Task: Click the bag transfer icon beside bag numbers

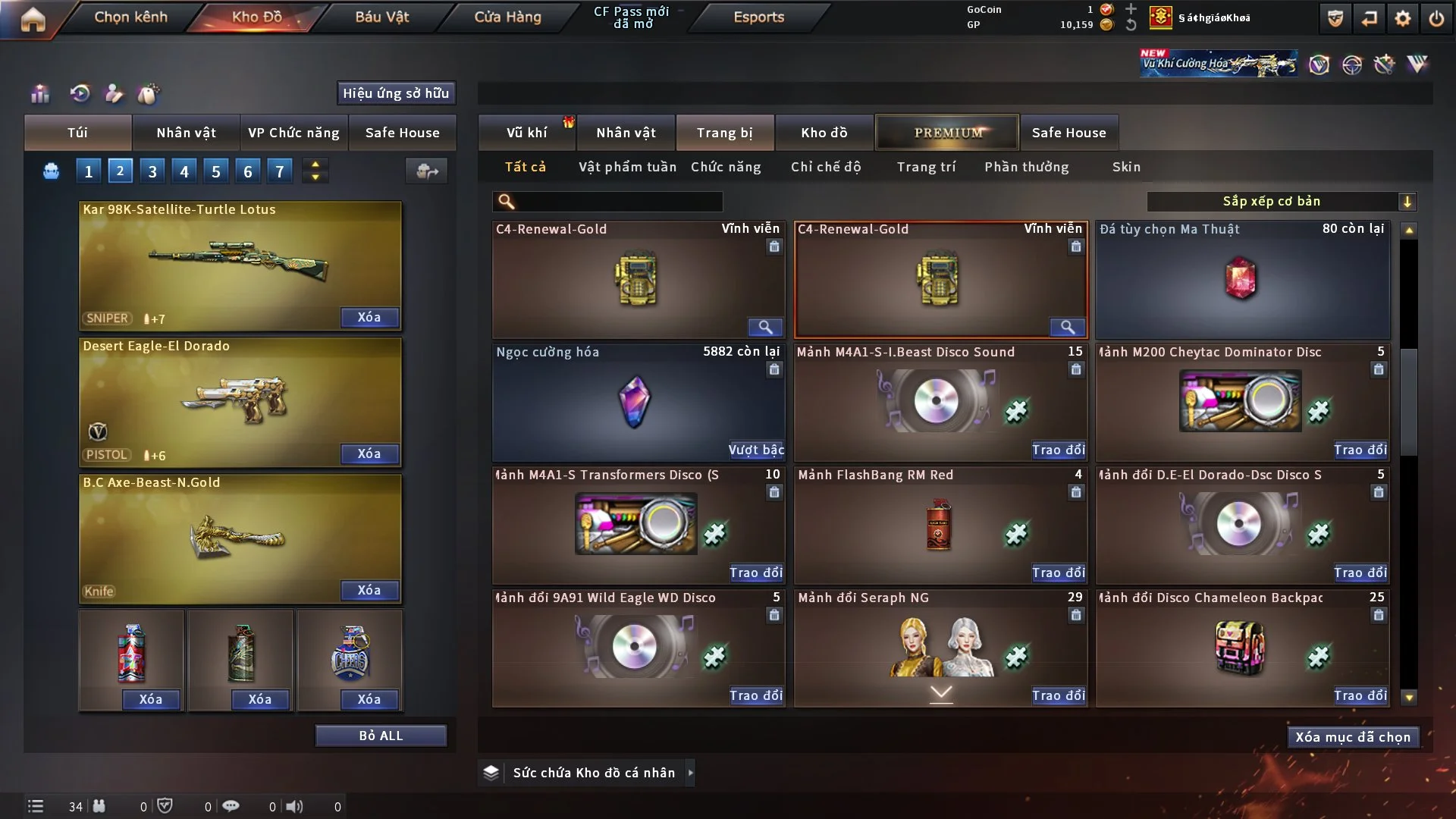Action: point(425,171)
